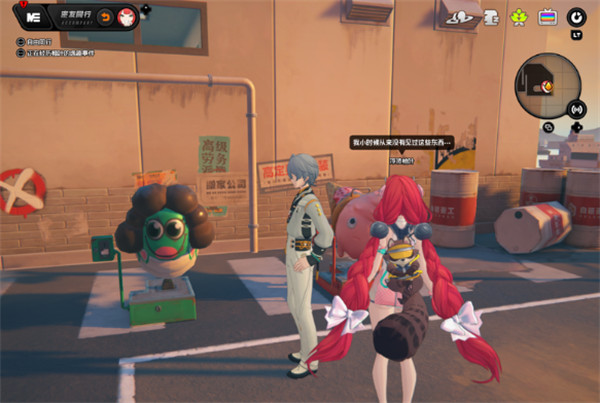Select the first tracked objective entry

pos(40,43)
